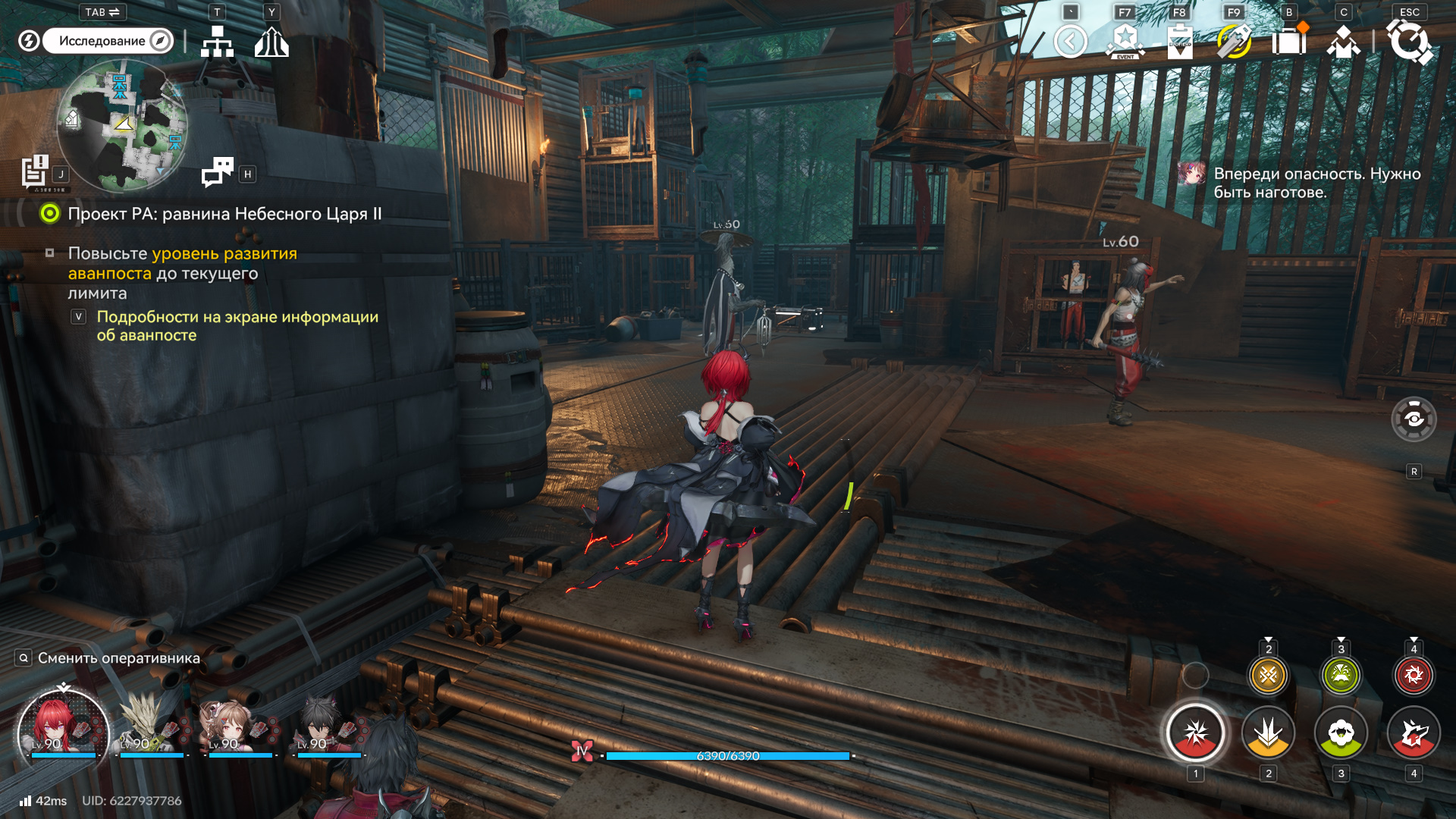Image resolution: width=1456 pixels, height=819 pixels.
Task: Open the clipboard icon under F8
Action: click(1179, 42)
